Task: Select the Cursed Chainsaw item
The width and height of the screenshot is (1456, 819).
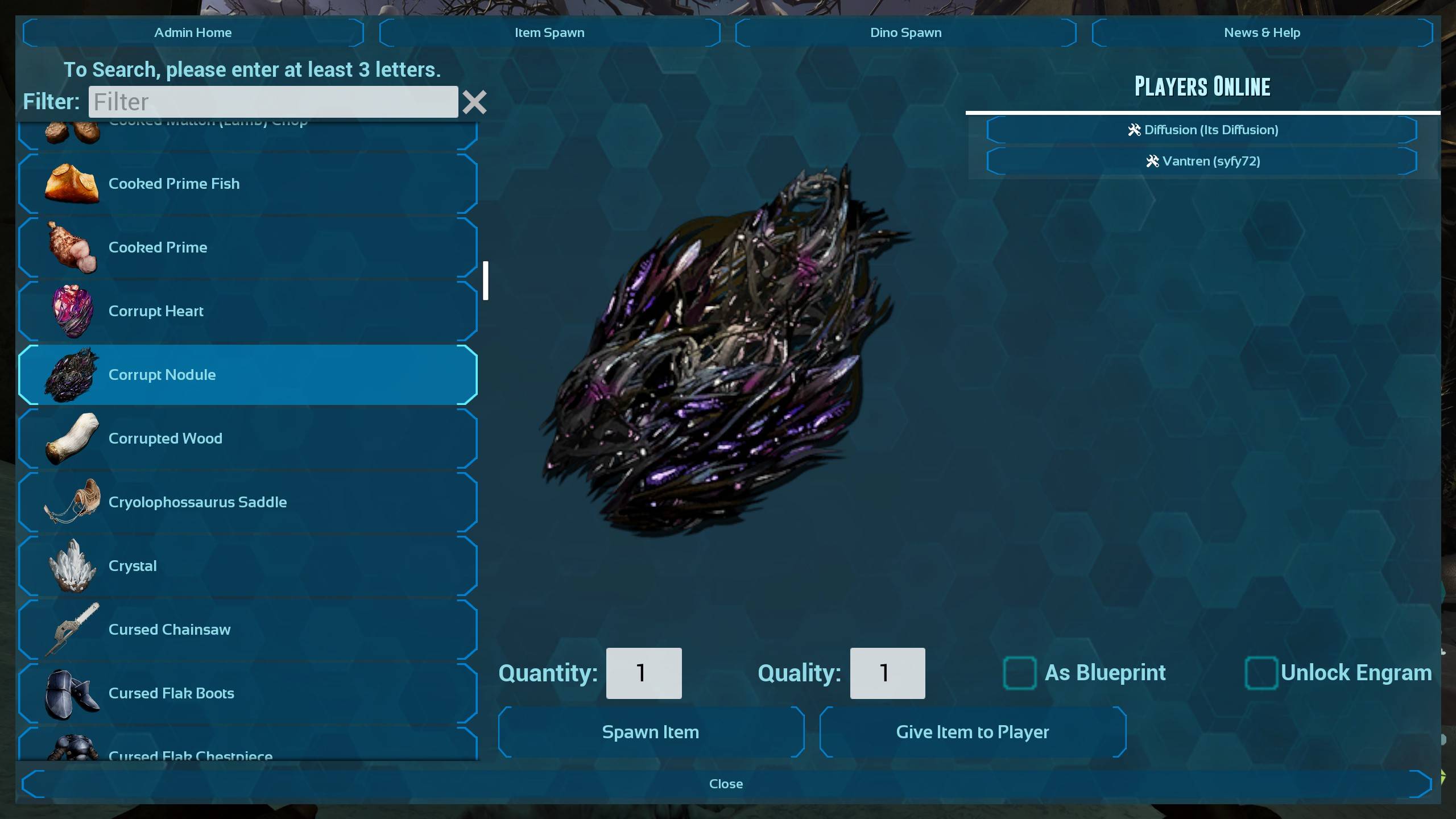Action: 248,630
